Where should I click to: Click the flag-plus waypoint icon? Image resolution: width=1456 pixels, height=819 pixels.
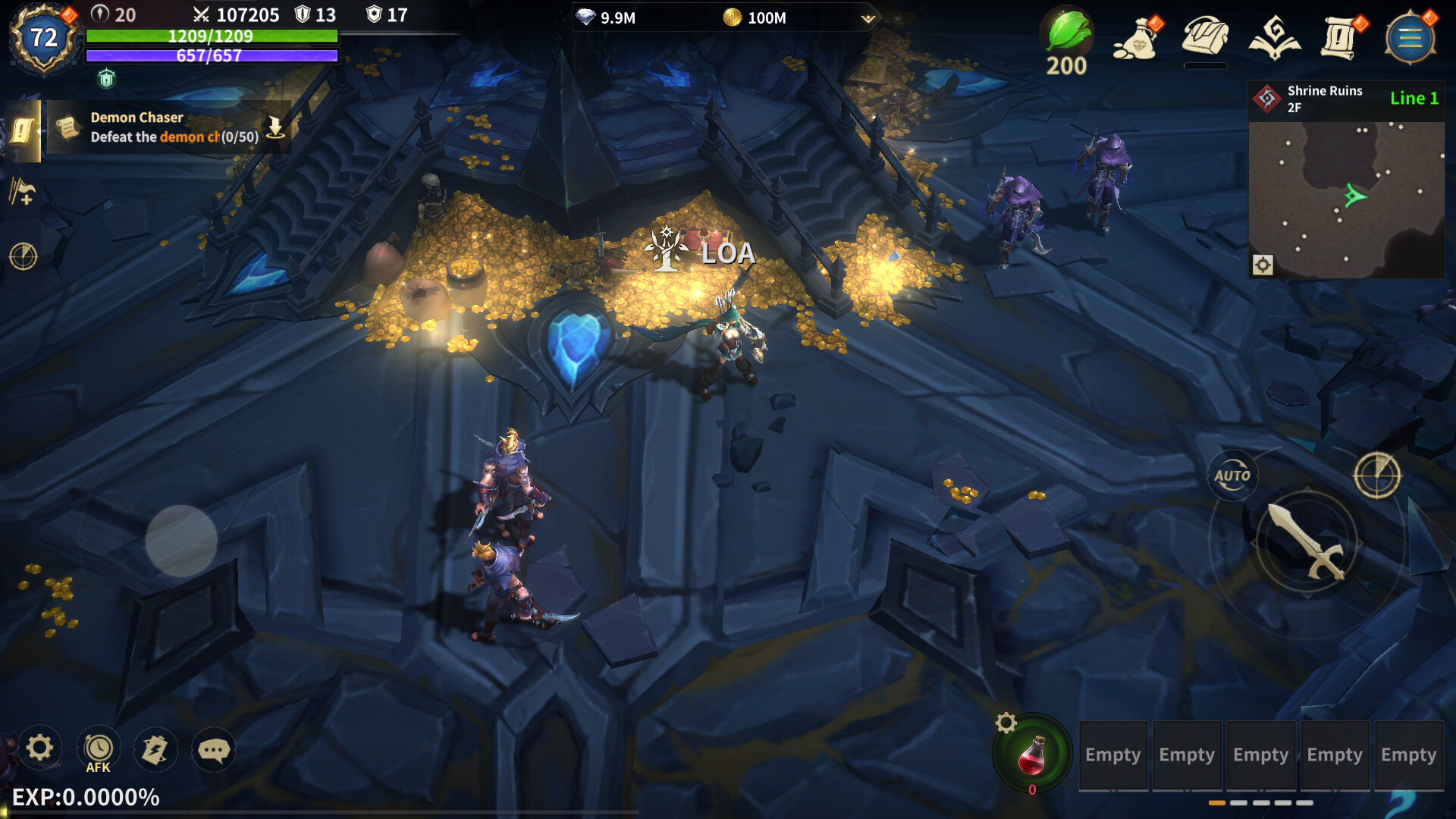click(23, 190)
